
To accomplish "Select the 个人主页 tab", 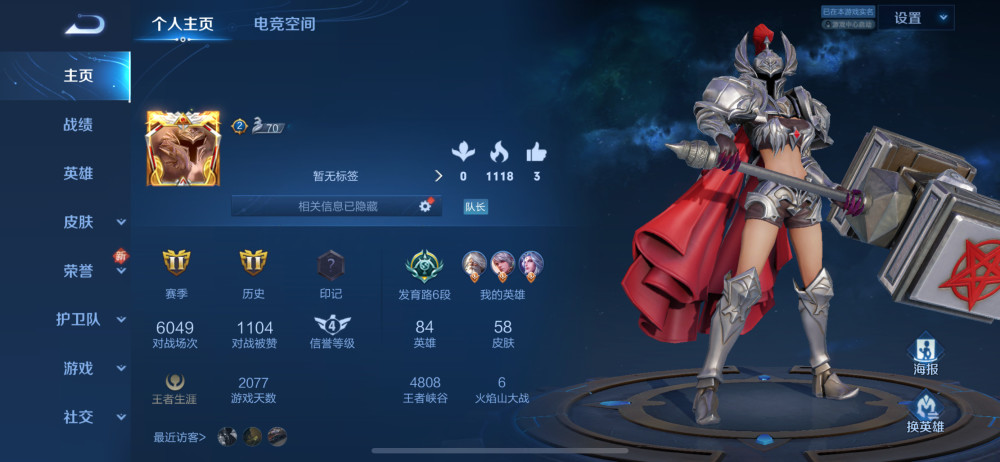I will [182, 24].
